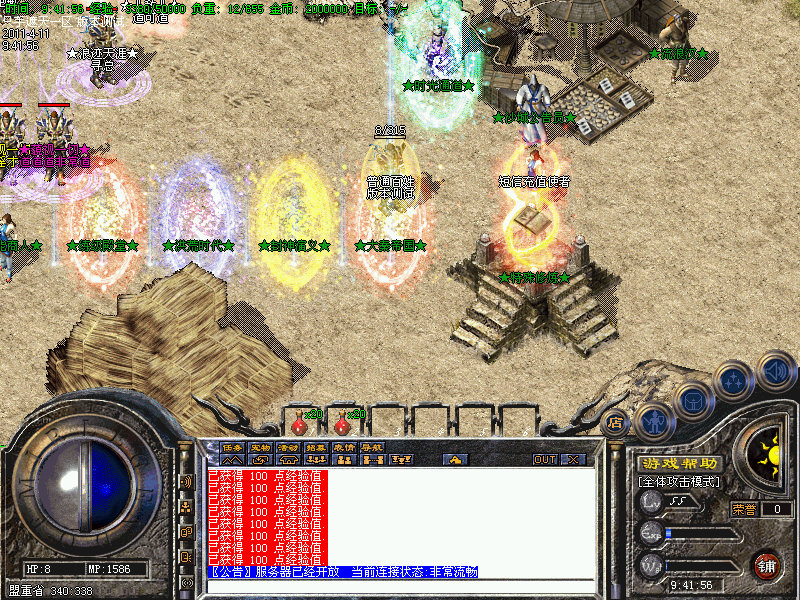Change the 全体攻击模式 attack mode
800x600 pixels.
click(680, 482)
